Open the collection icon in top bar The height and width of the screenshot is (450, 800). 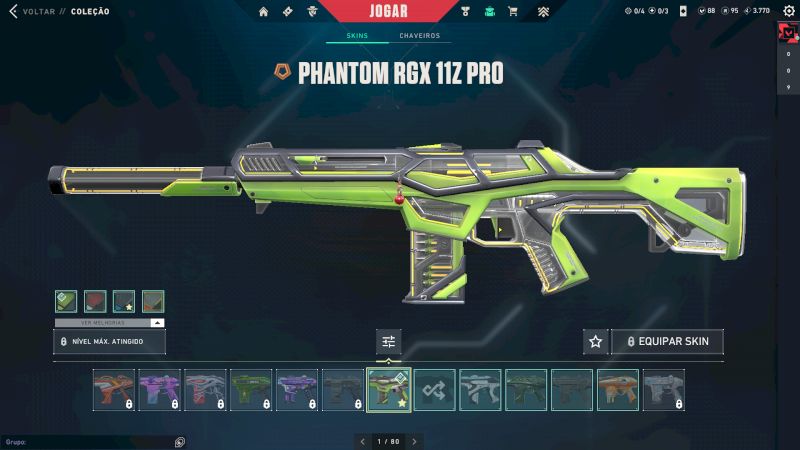490,12
